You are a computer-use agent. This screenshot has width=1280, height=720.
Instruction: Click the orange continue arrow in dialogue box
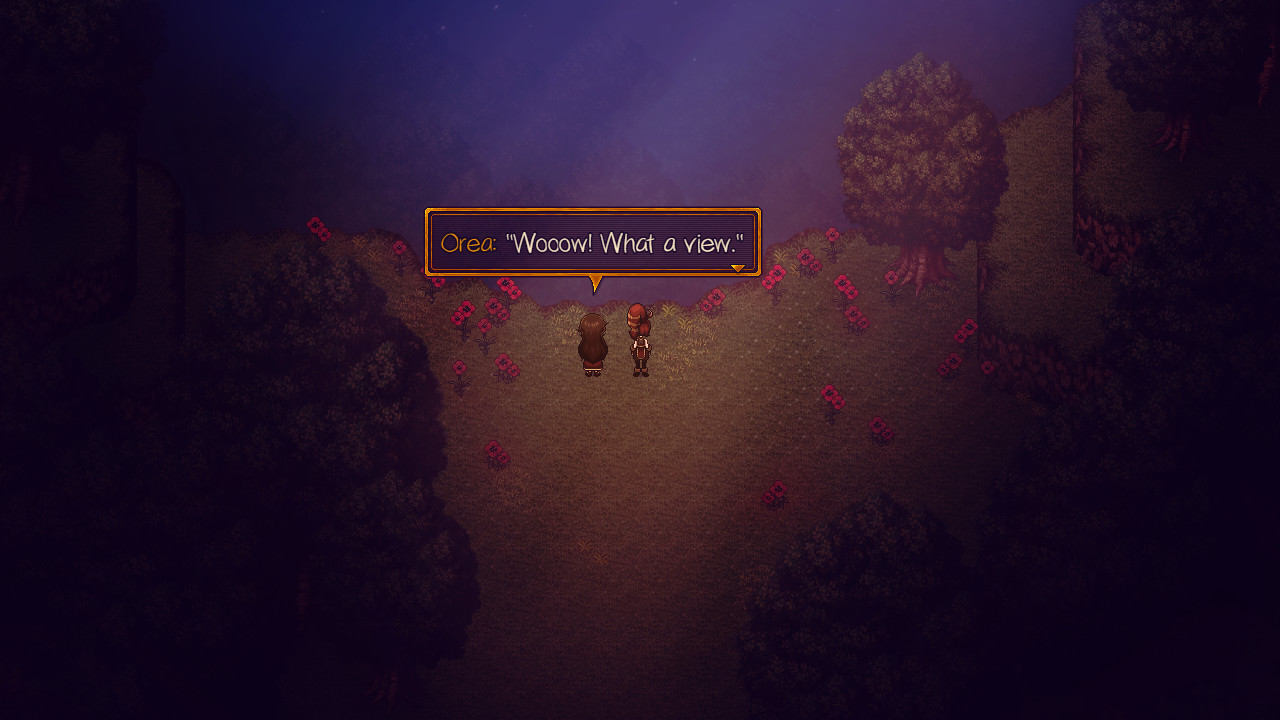[x=738, y=267]
